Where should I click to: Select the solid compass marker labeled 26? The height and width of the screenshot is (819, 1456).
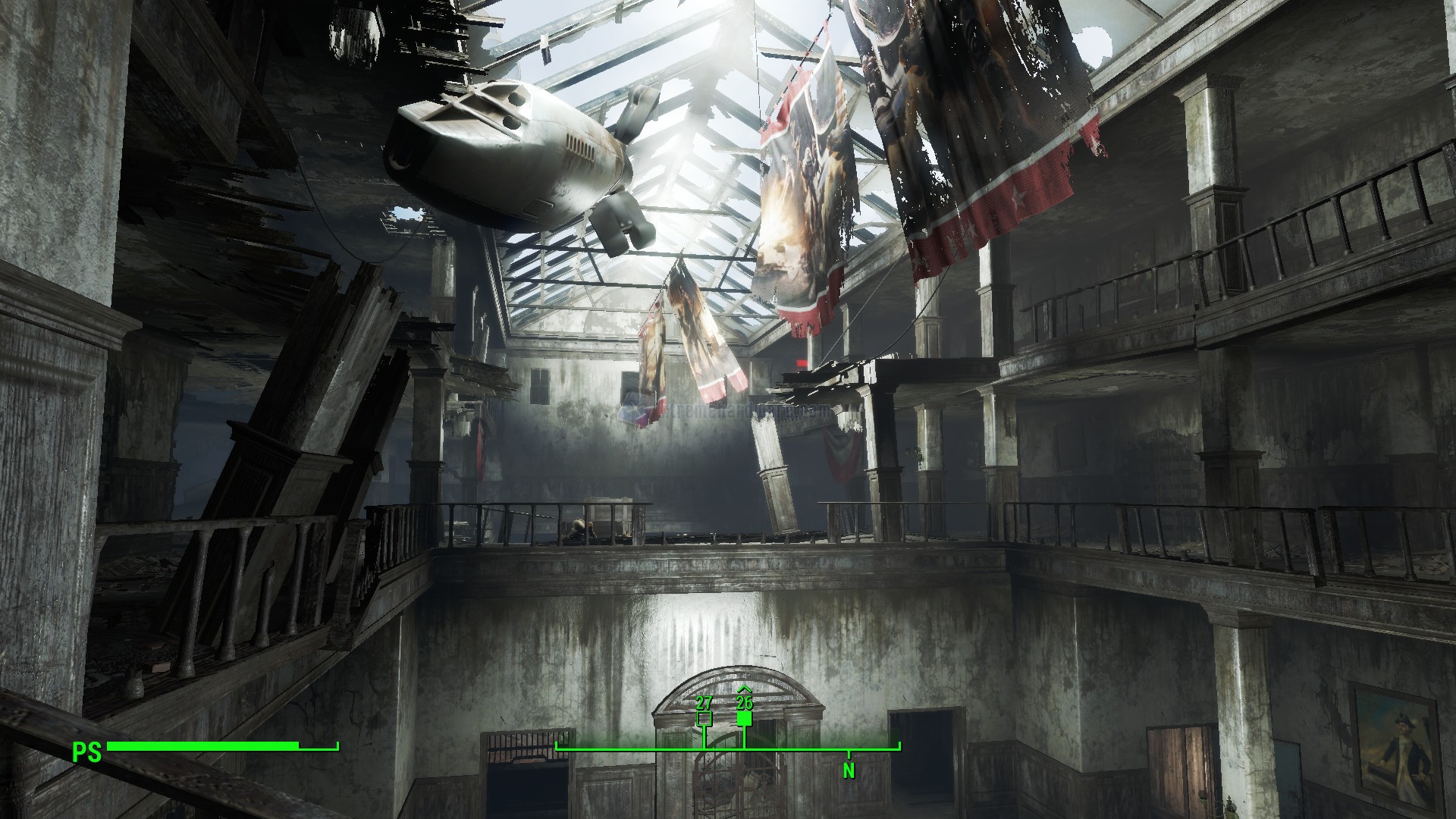744,718
